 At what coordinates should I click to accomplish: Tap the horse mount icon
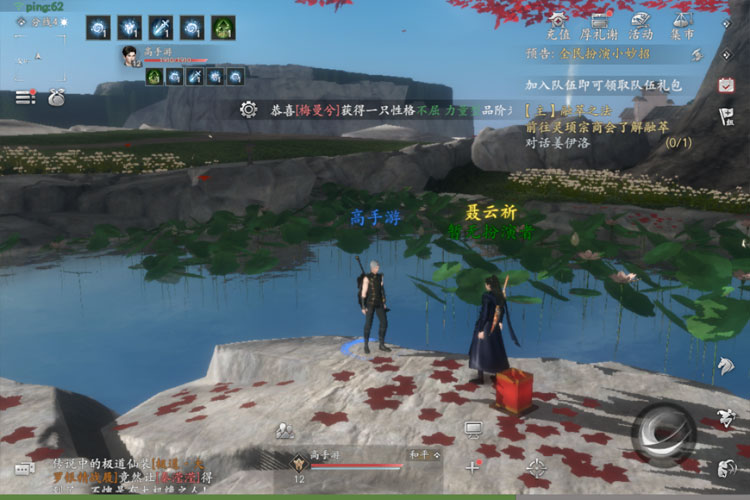(725, 366)
